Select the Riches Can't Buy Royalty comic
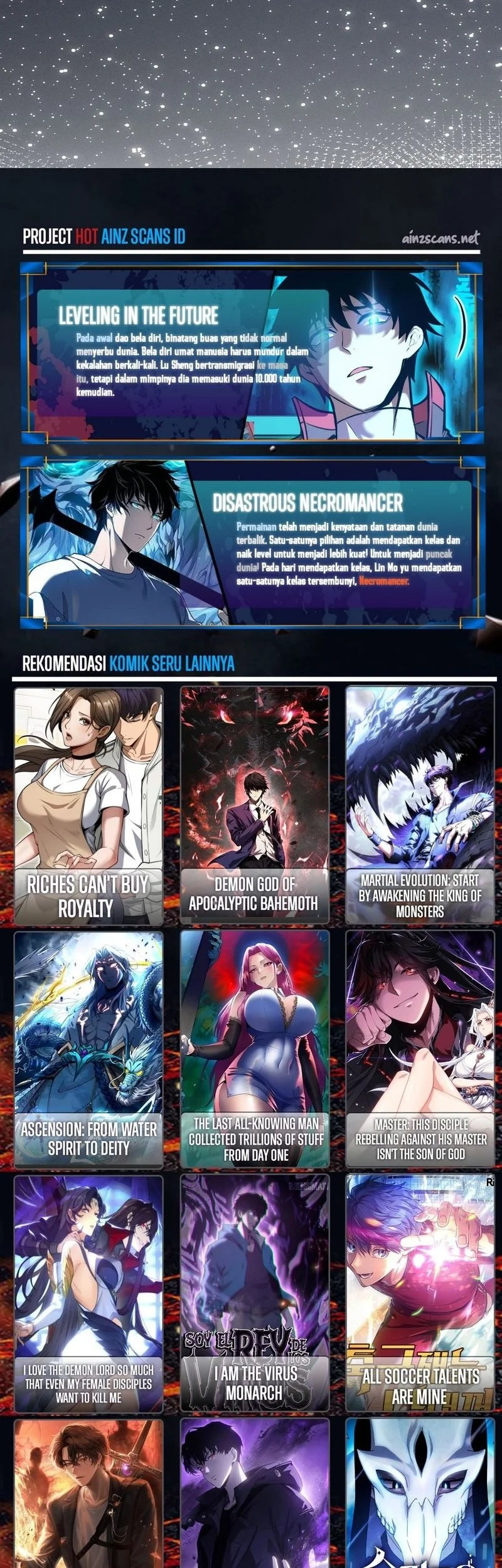Viewport: 502px width, 1568px height. [88, 806]
